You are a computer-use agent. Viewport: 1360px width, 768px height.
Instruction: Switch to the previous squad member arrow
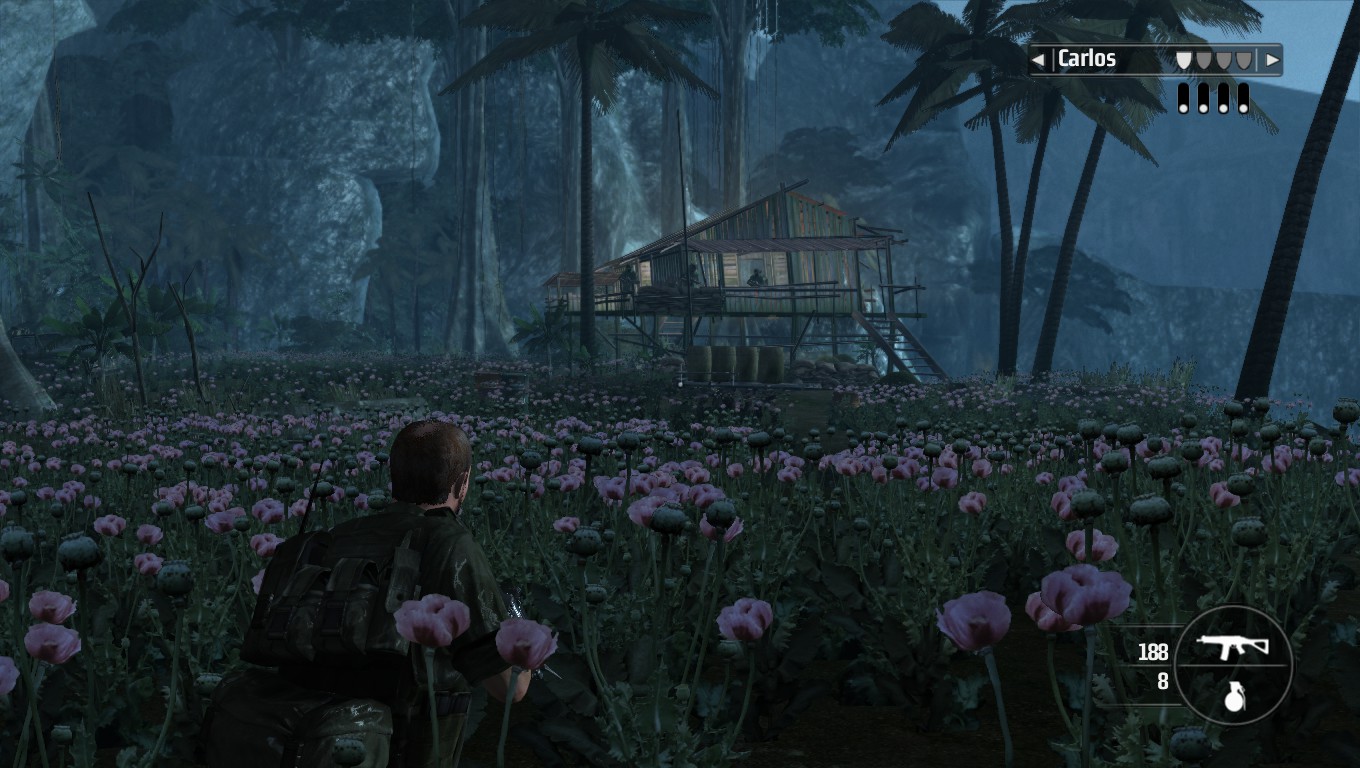pyautogui.click(x=1039, y=60)
